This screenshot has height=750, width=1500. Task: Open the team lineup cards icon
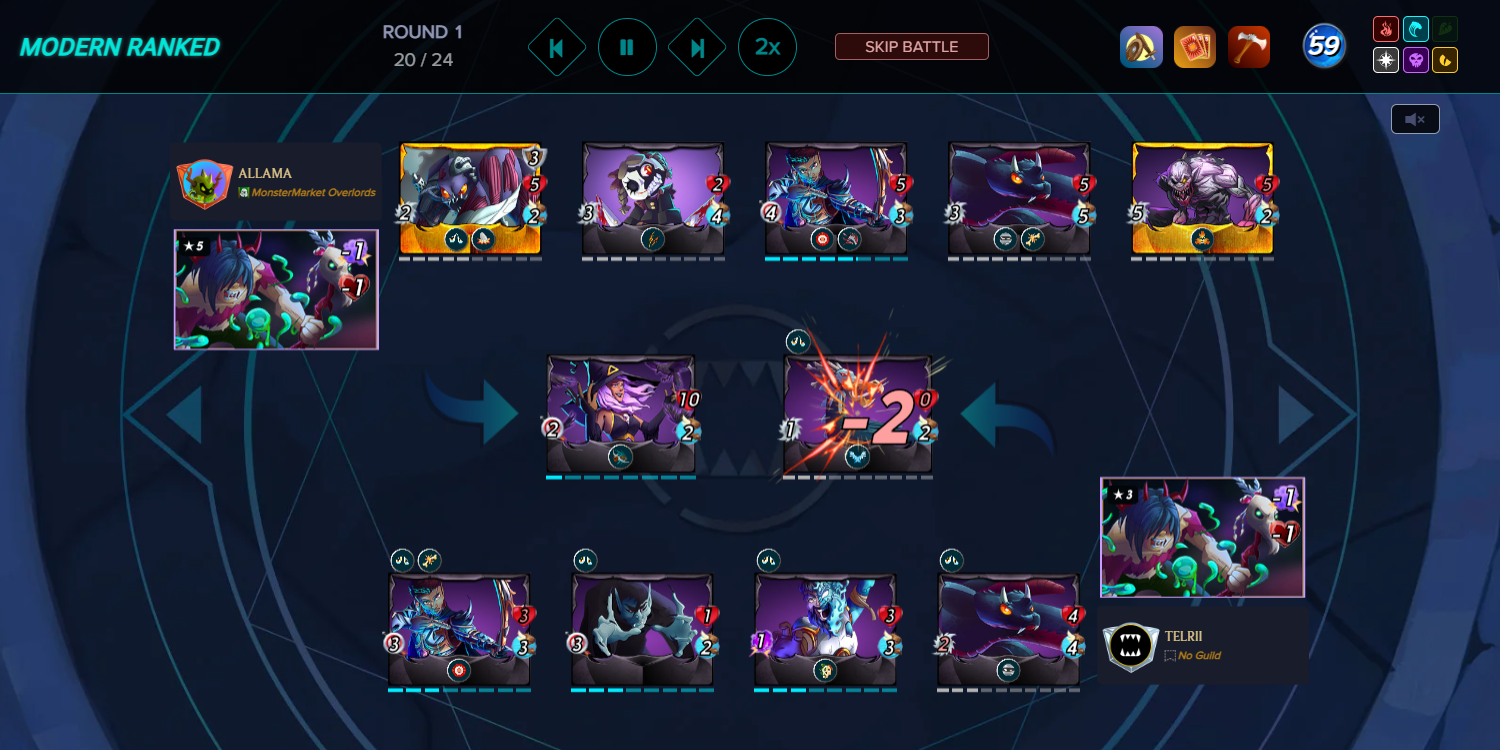pos(1196,46)
